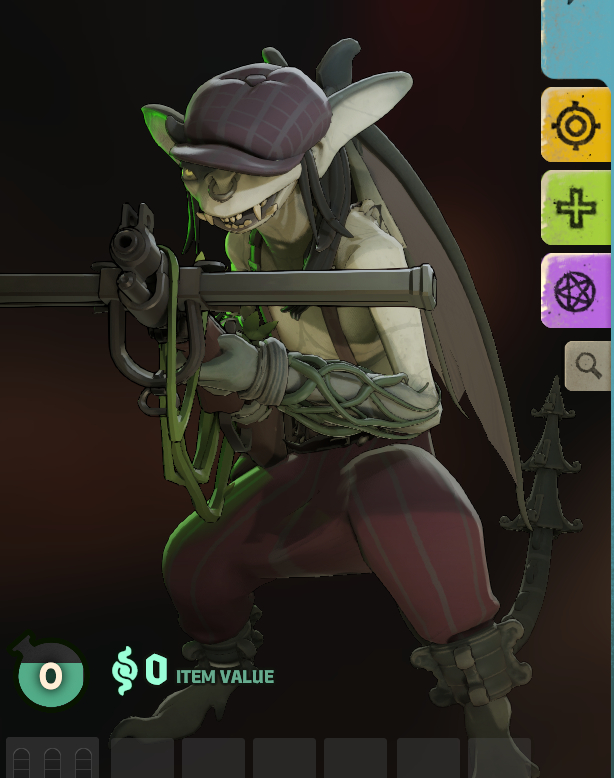Click the blue tab at the top
The height and width of the screenshot is (778, 614).
click(578, 38)
